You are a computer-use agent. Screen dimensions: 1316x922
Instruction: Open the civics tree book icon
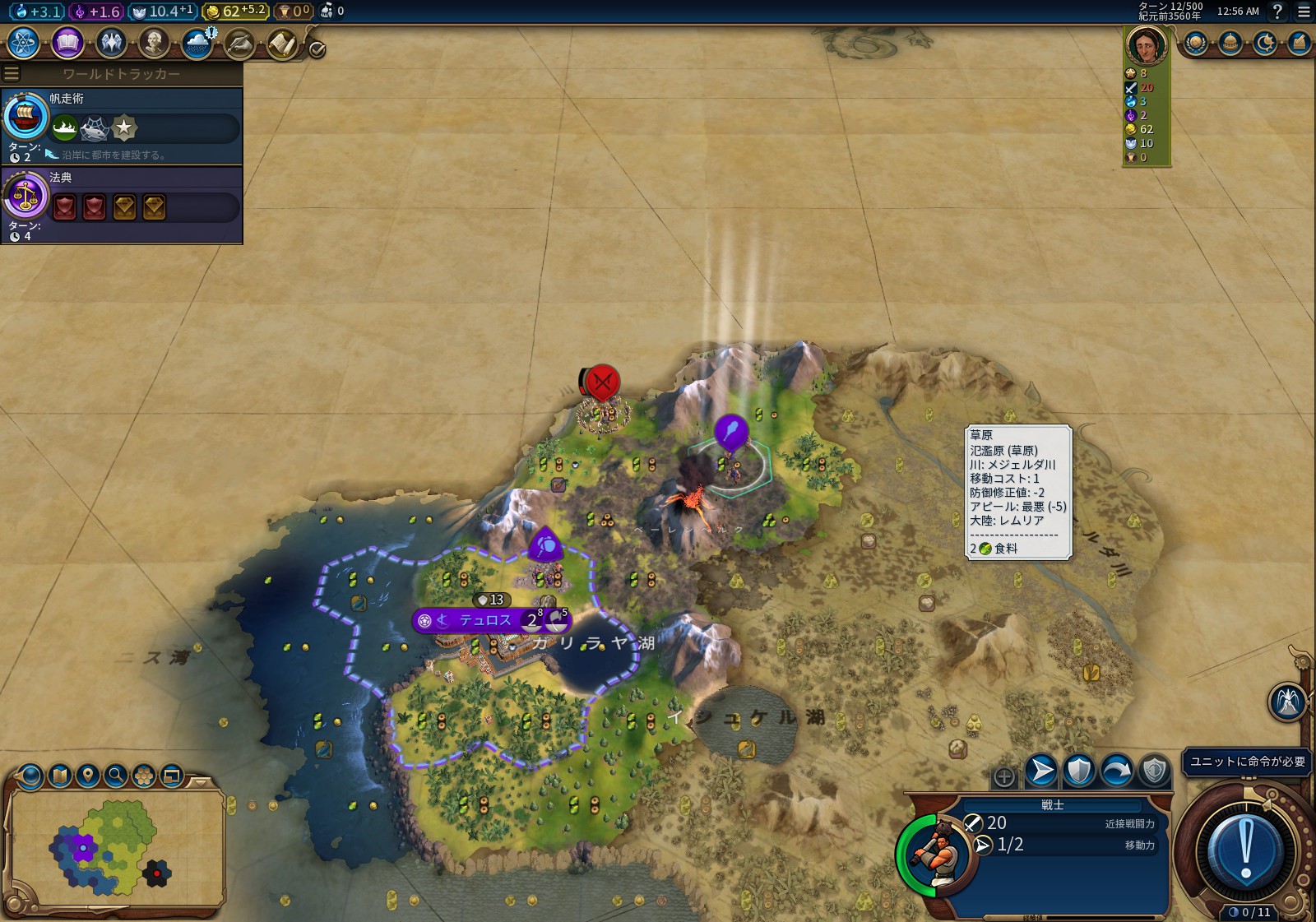point(67,43)
